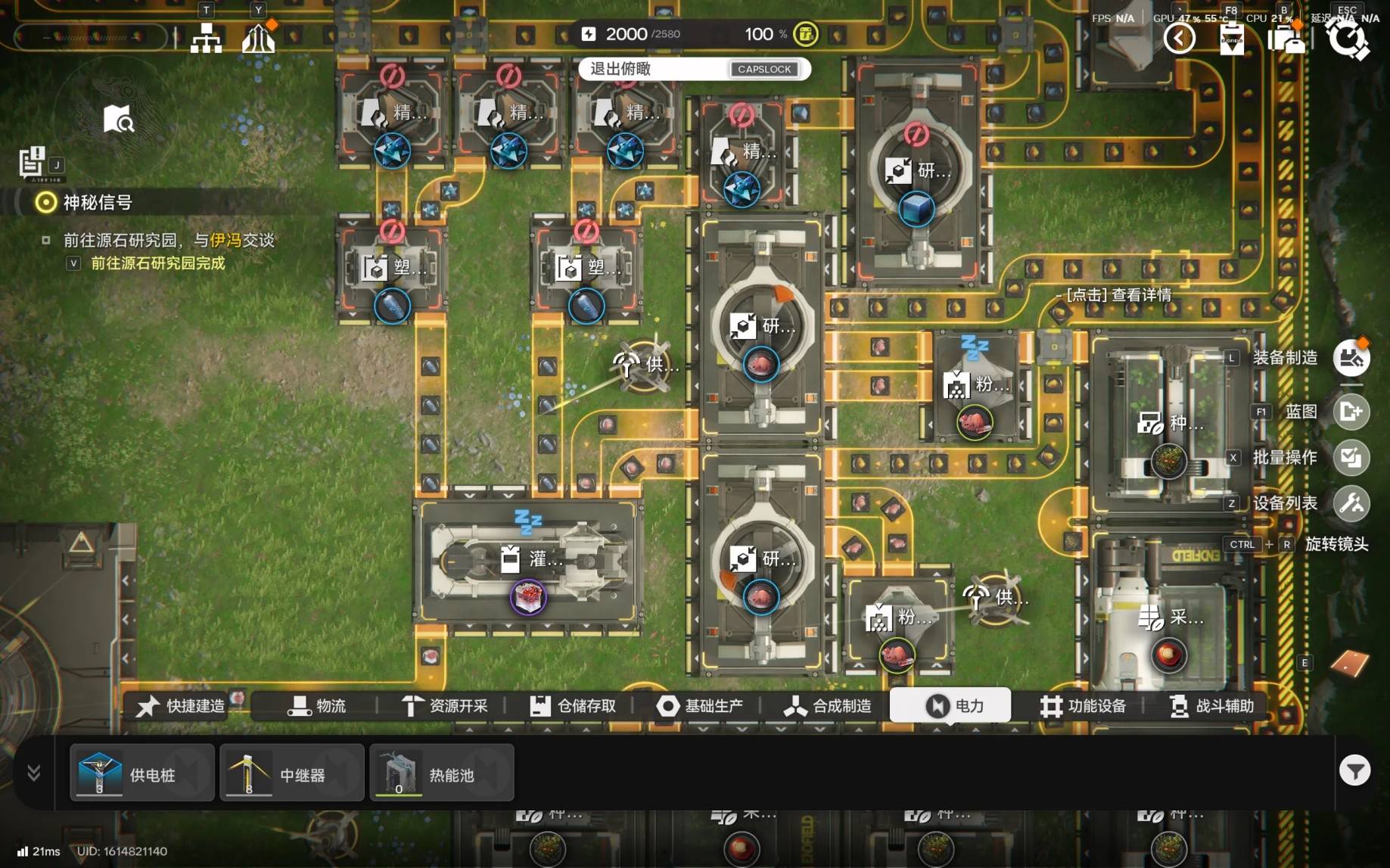This screenshot has width=1390, height=868.
Task: Open the 设备列表 device list
Action: point(1351,503)
